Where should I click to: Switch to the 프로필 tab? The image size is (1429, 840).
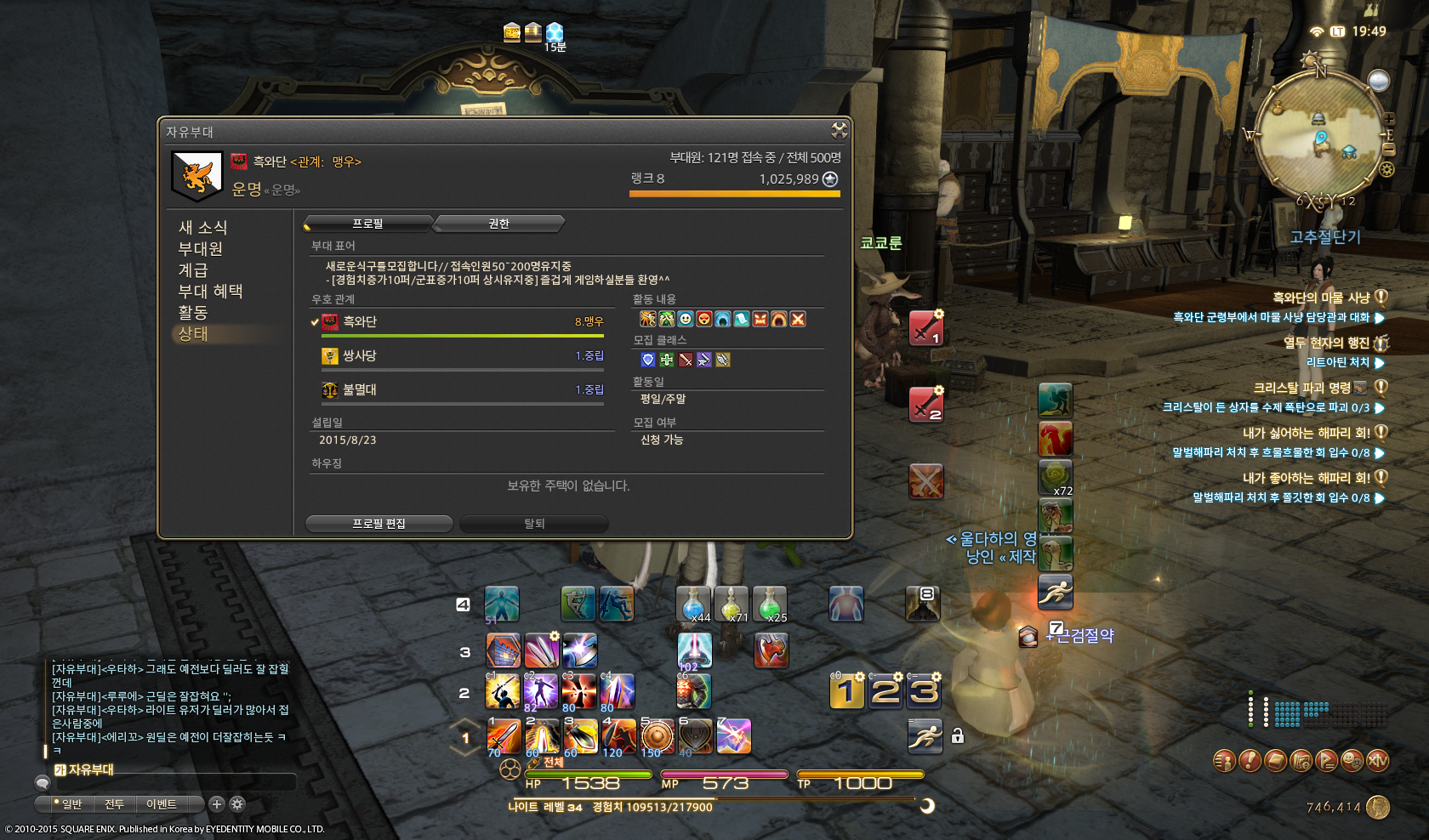tap(368, 224)
